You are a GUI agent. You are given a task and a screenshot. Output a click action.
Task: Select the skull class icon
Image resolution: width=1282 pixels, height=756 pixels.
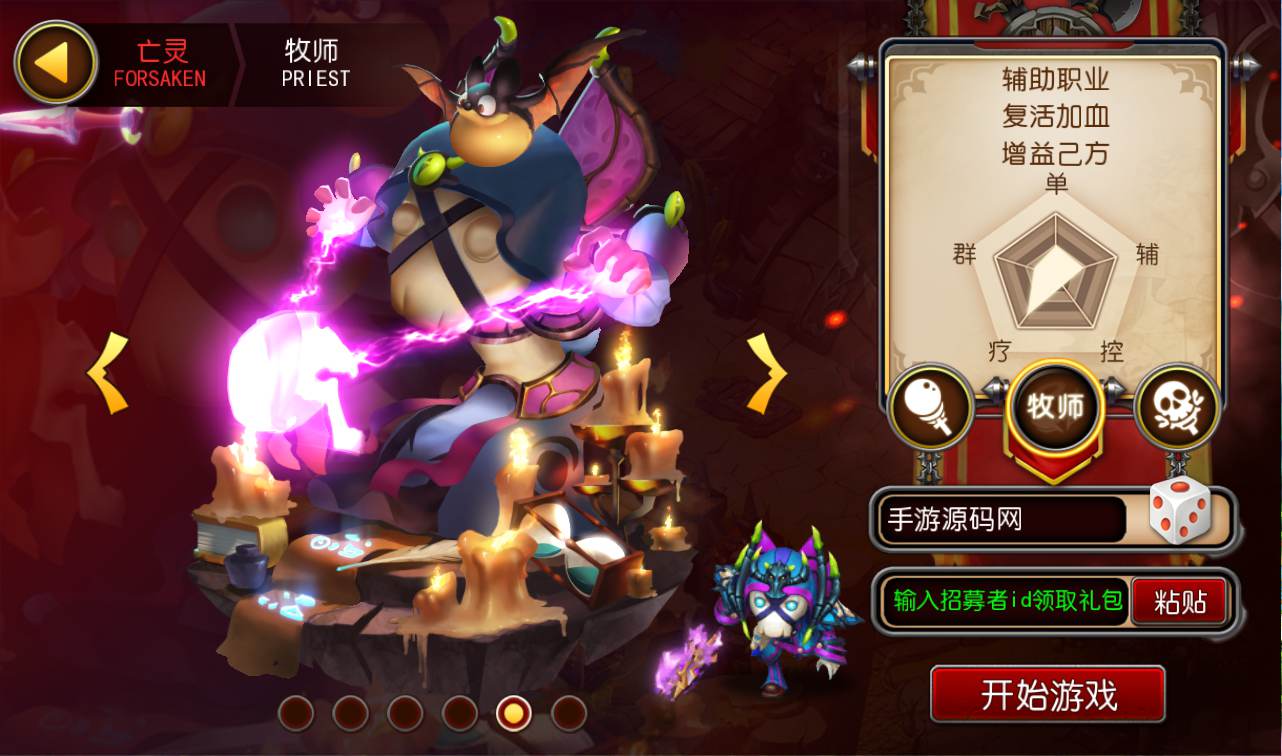click(x=1177, y=407)
